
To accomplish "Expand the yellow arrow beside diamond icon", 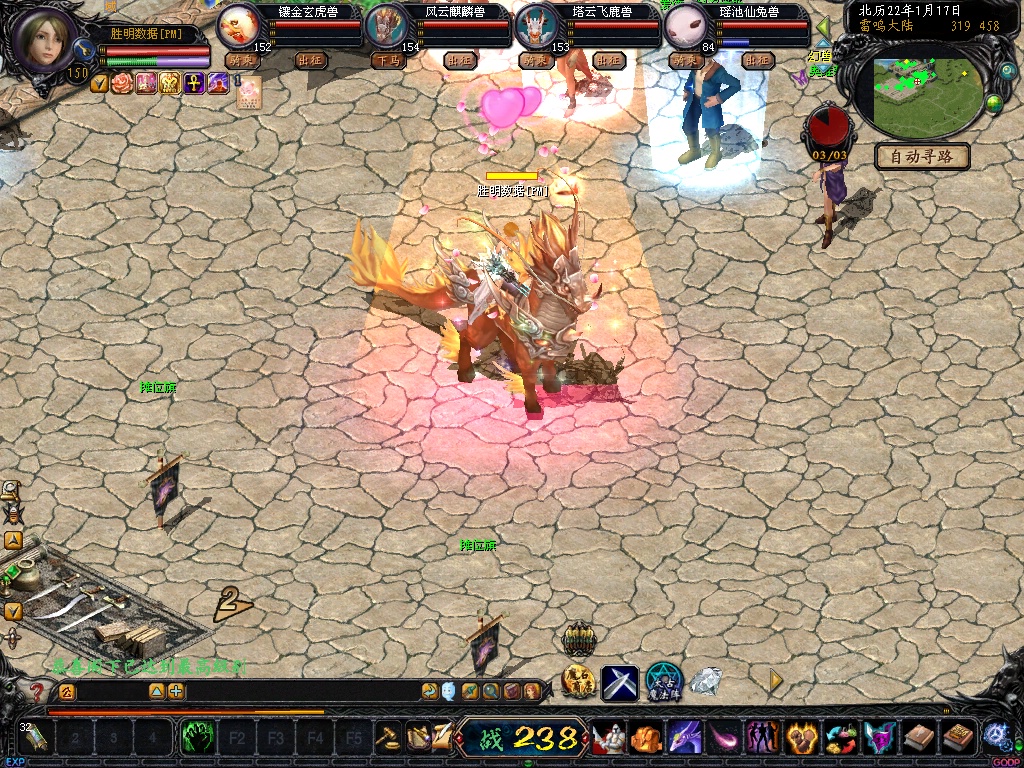I will pyautogui.click(x=775, y=681).
